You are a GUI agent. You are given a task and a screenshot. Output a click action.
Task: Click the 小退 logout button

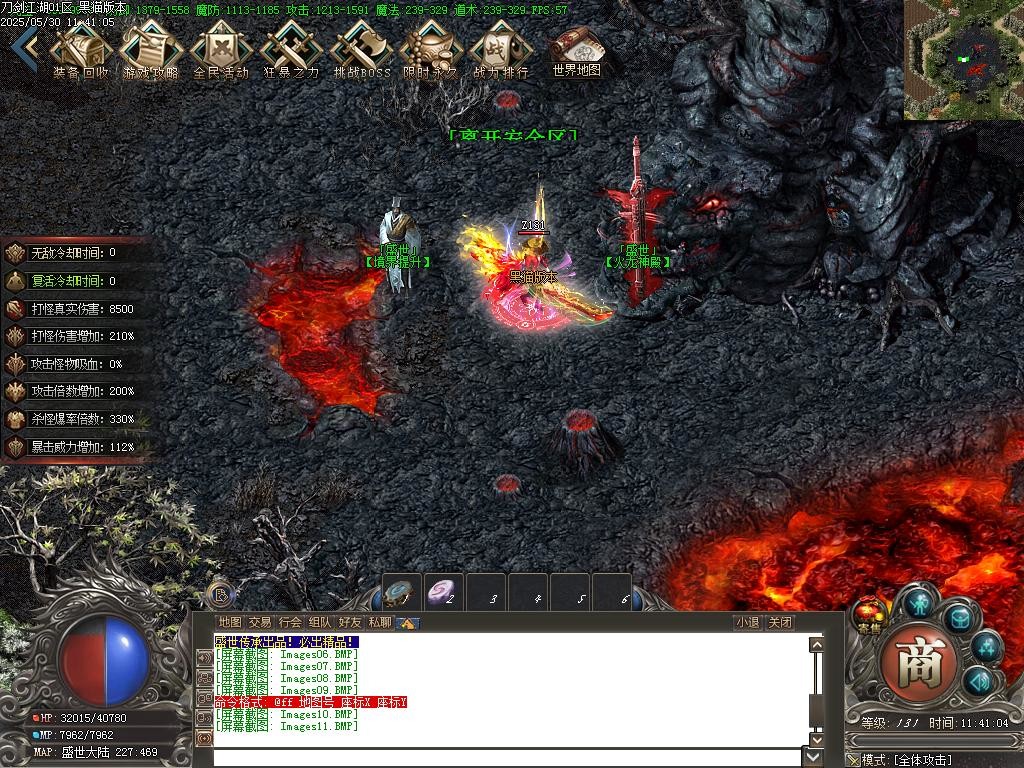click(747, 622)
